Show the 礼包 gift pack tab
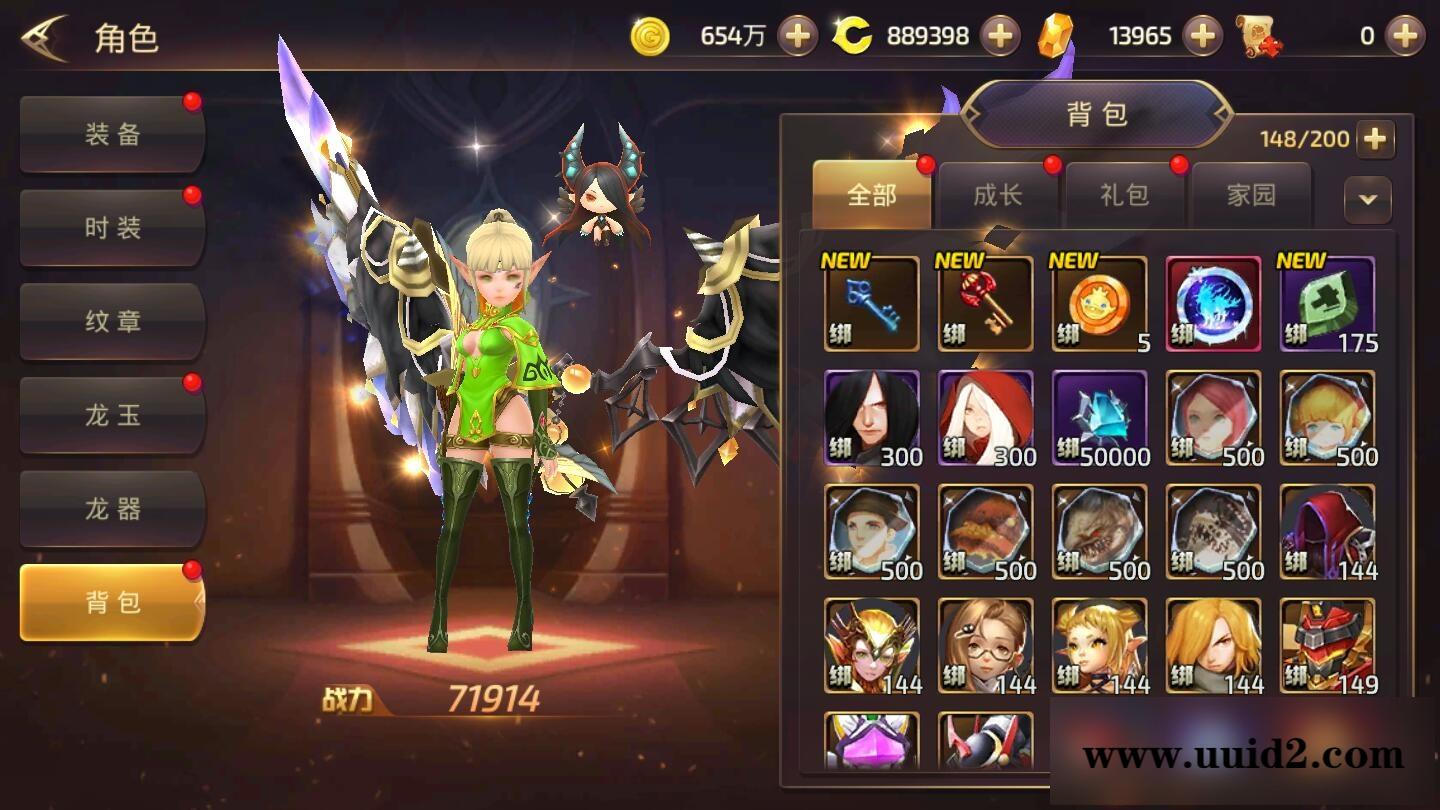The width and height of the screenshot is (1440, 810). click(x=1124, y=195)
